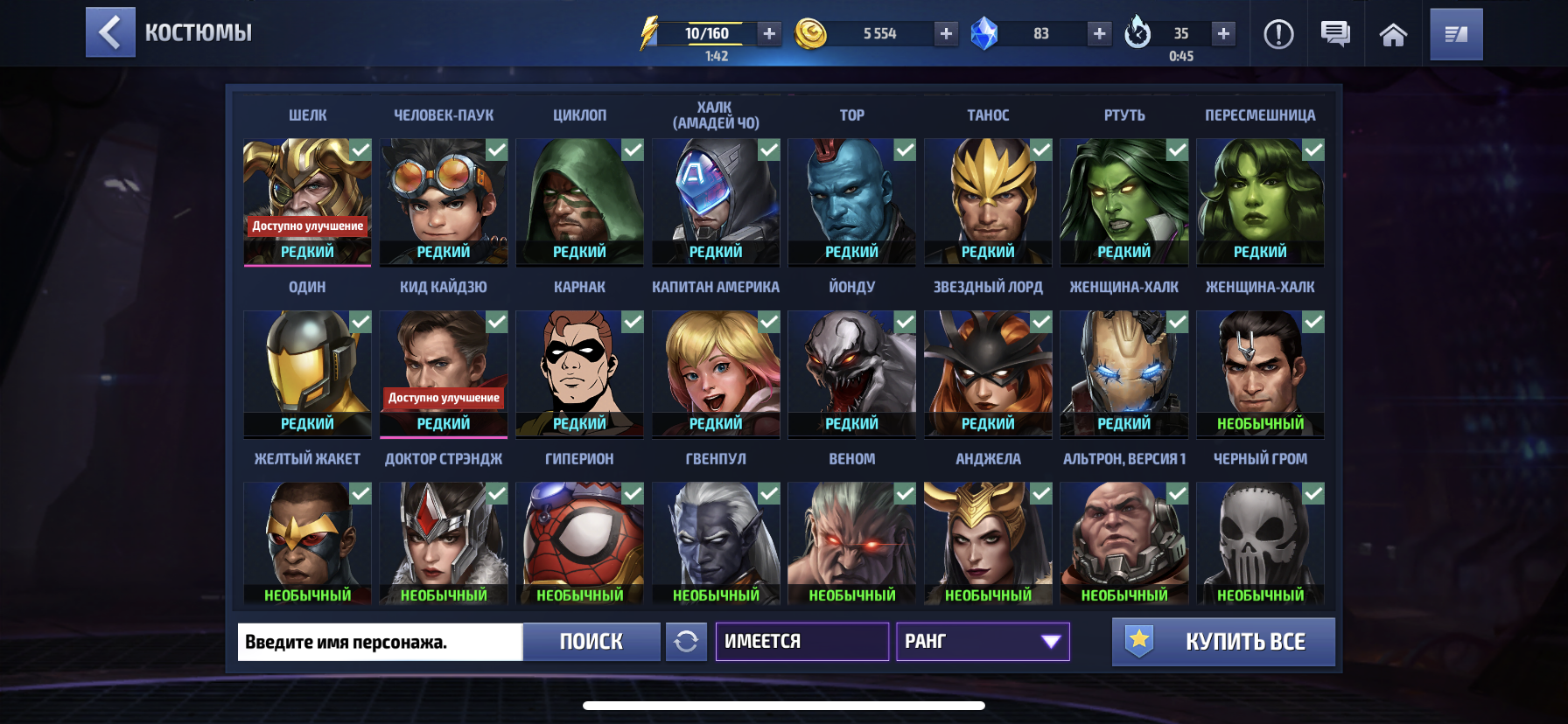Expand the РАНГ dropdown arrow
Viewport: 1568px width, 724px height.
coord(1049,642)
